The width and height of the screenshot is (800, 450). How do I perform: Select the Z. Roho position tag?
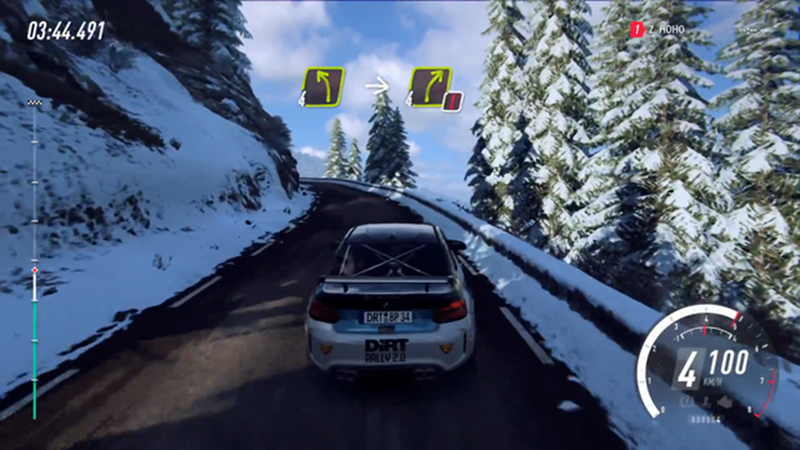pyautogui.click(x=663, y=30)
